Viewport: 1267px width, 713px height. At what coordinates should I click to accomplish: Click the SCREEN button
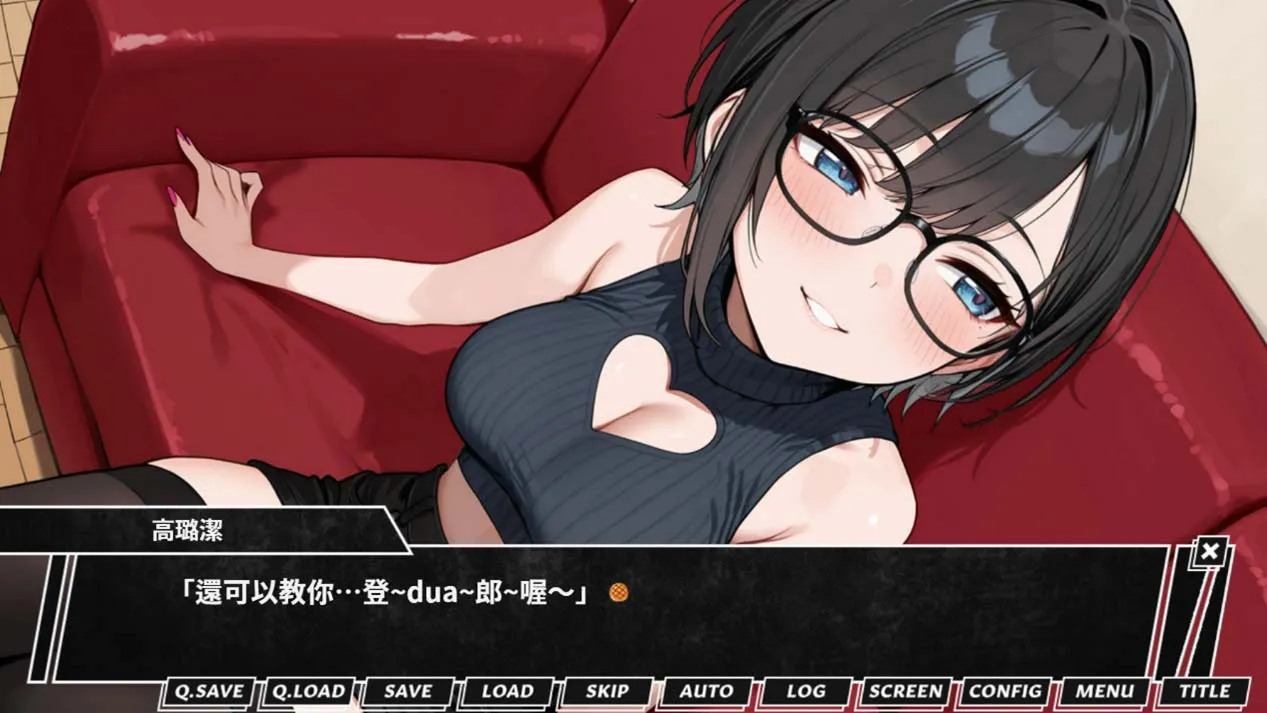905,691
